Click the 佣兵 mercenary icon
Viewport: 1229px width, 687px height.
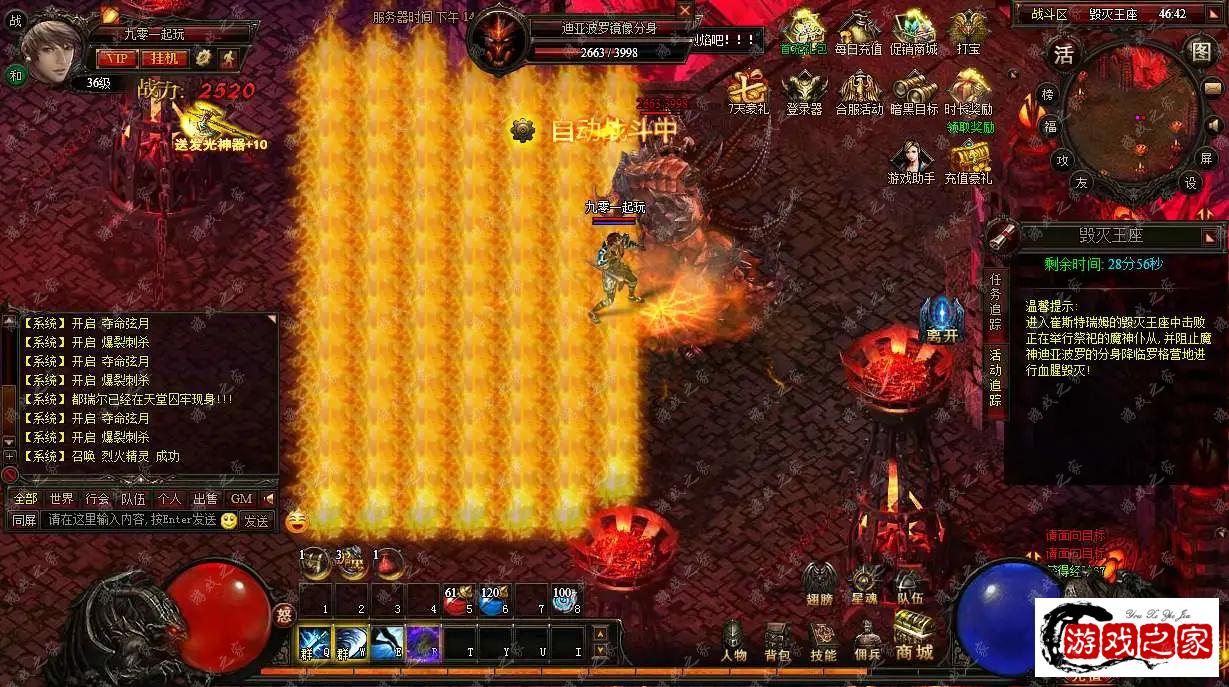[867, 640]
